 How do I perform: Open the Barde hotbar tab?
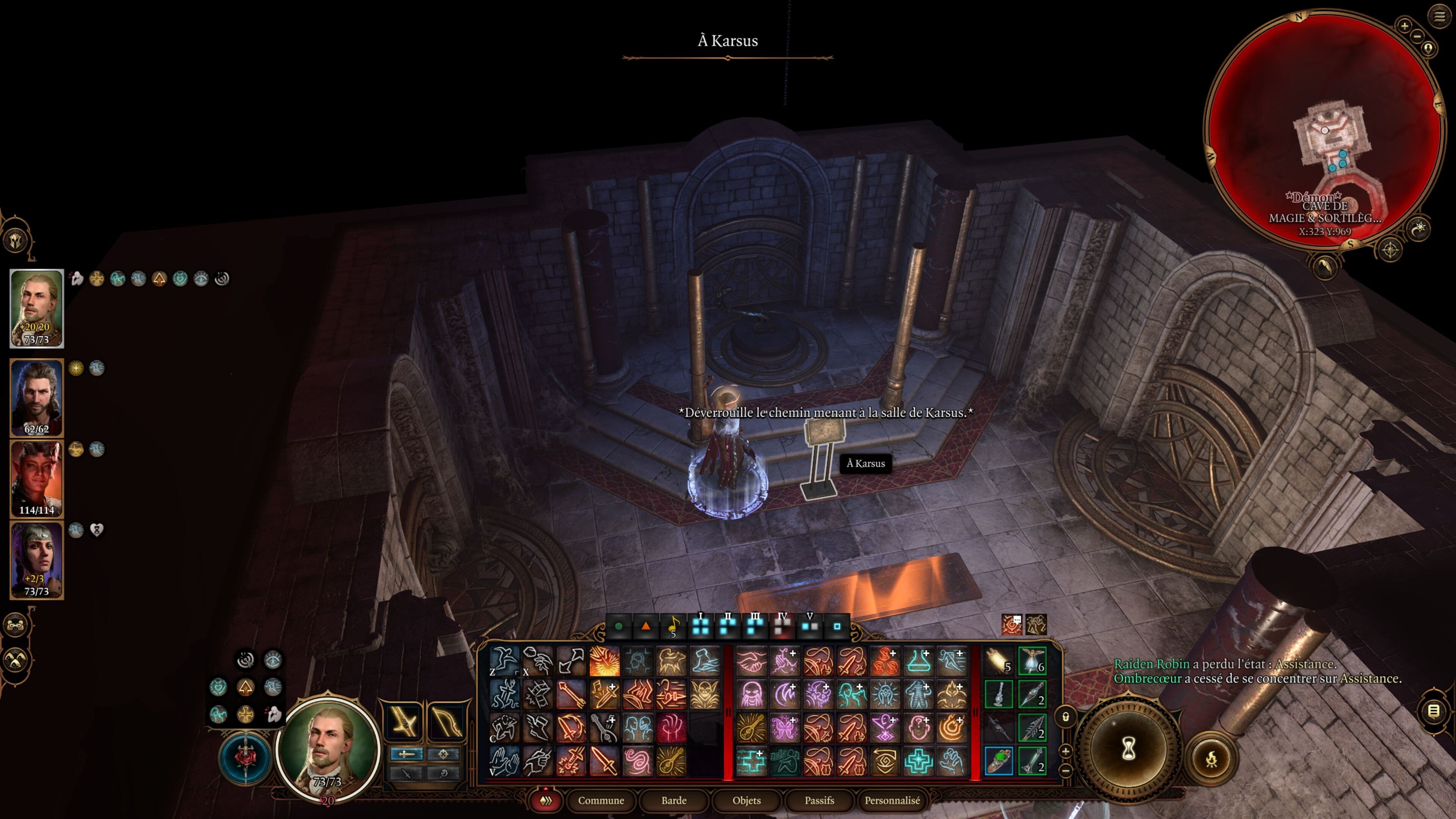point(674,800)
